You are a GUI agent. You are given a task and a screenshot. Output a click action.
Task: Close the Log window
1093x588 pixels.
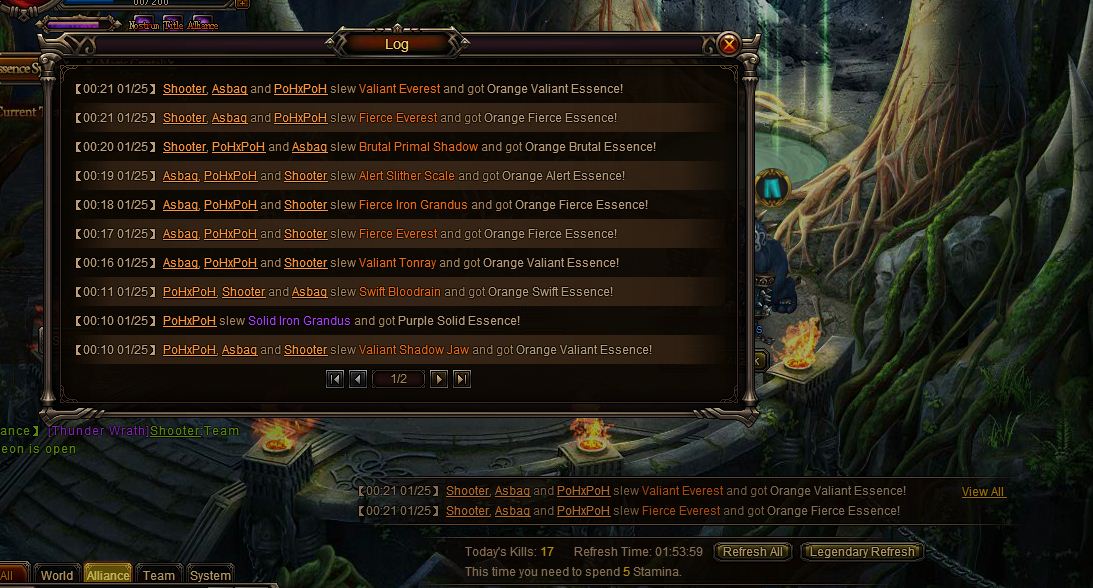pos(729,44)
